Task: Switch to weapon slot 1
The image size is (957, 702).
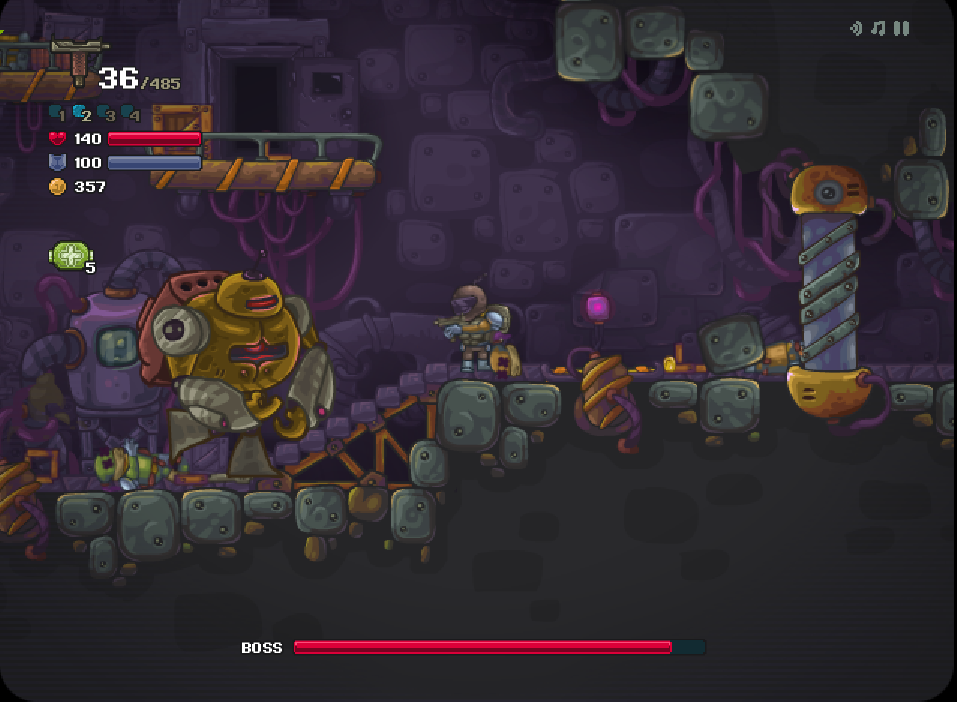Action: [58, 114]
